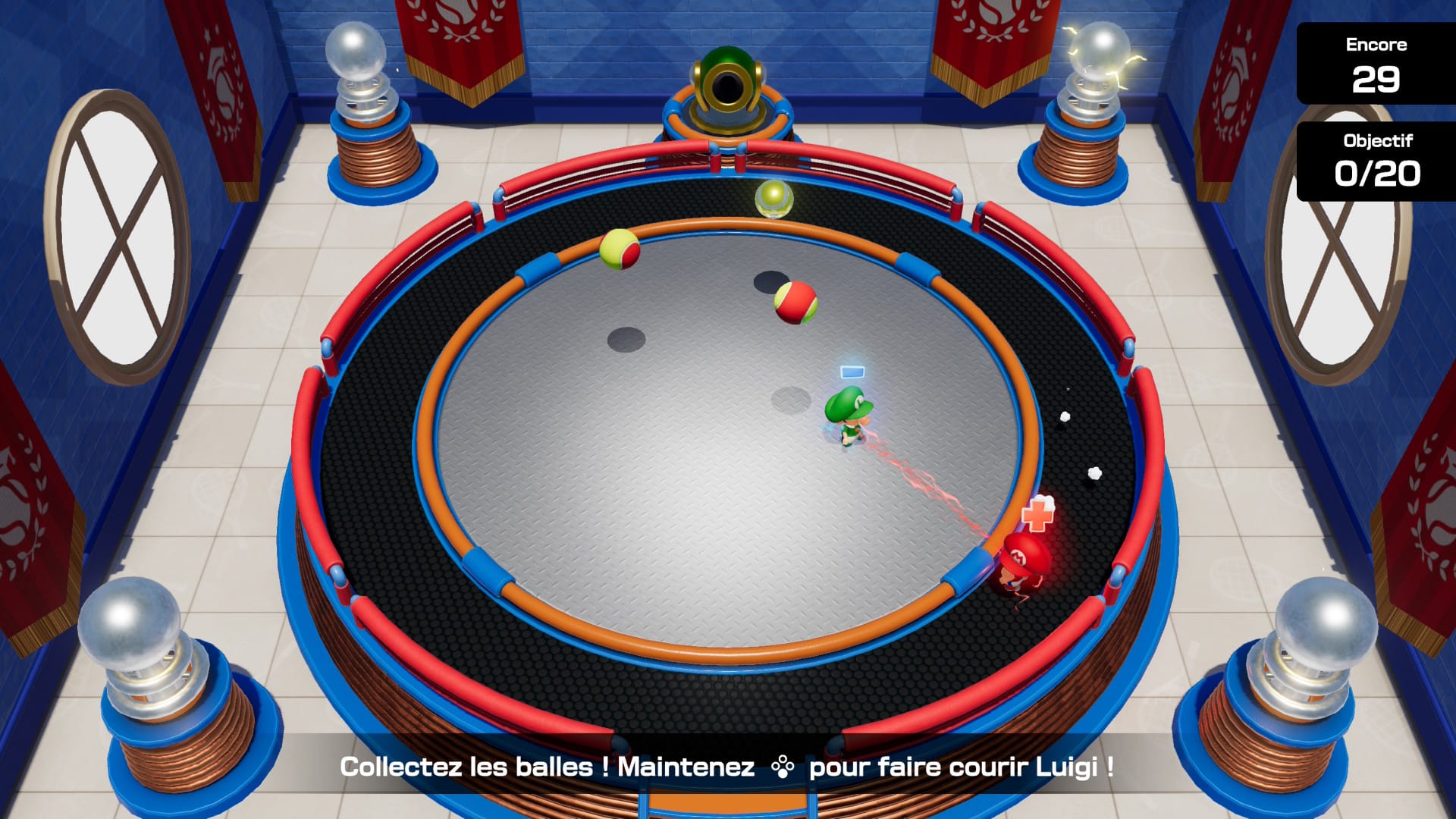The image size is (1456, 819).
Task: Click the Objectif 0/20 score panel
Action: coord(1377,159)
